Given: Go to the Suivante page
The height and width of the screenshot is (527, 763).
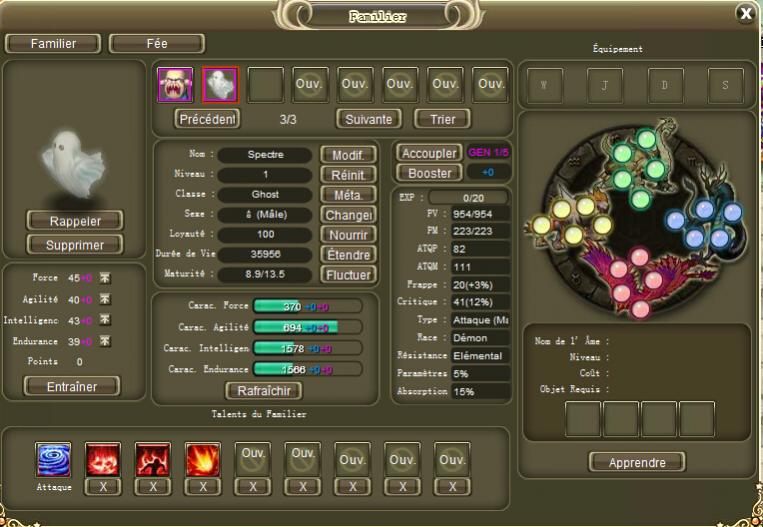Looking at the screenshot, I should click(x=367, y=119).
